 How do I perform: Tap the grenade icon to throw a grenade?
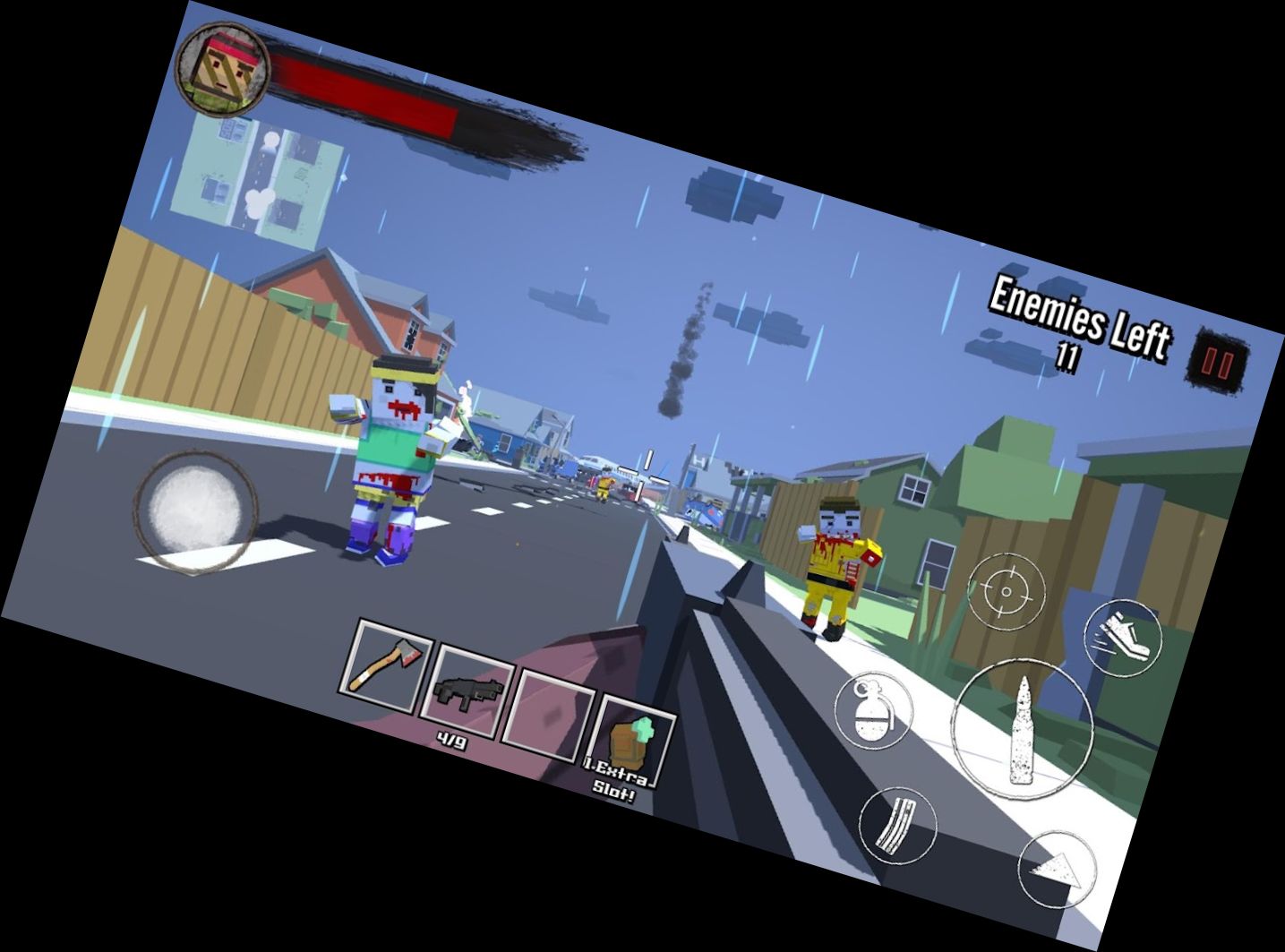coord(875,710)
